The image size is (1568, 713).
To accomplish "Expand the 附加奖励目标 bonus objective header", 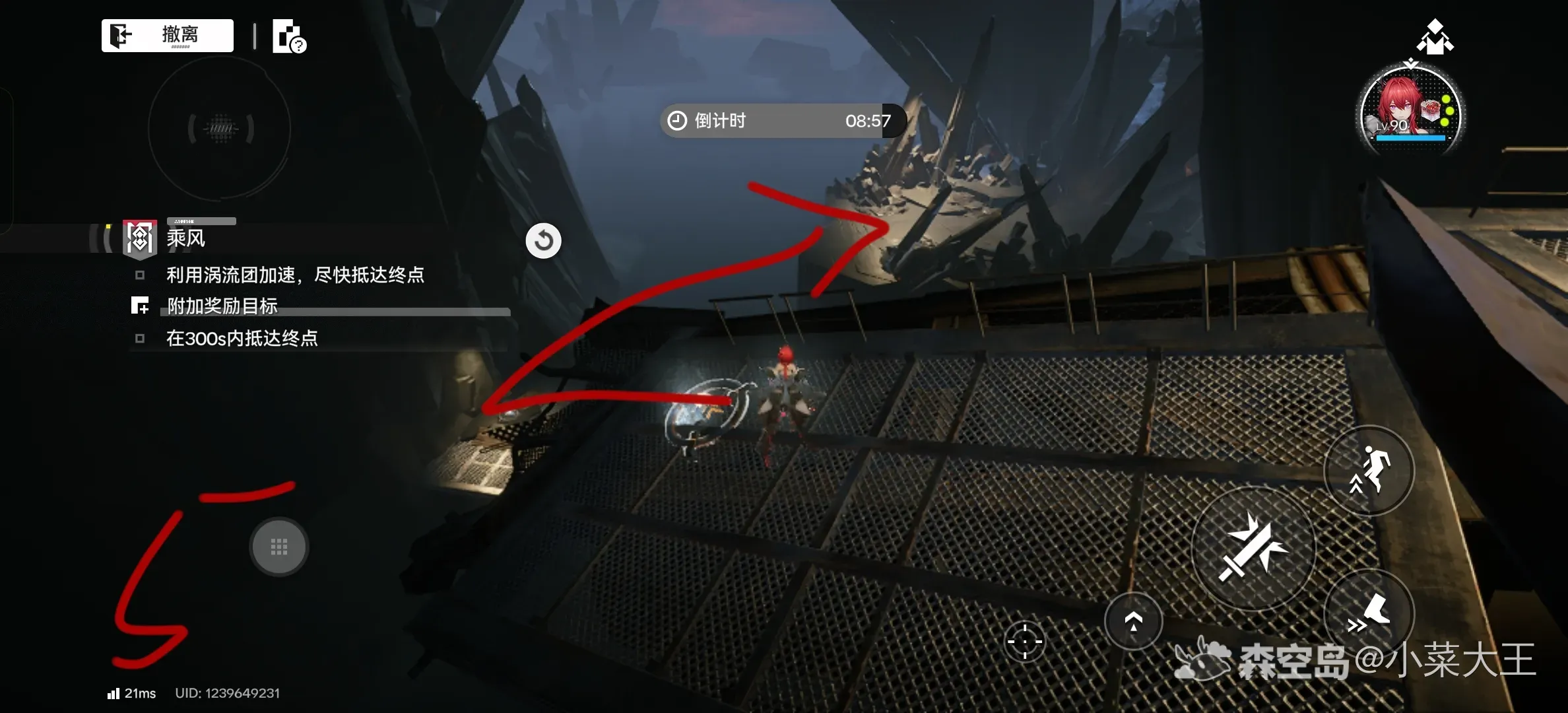I will click(x=222, y=306).
